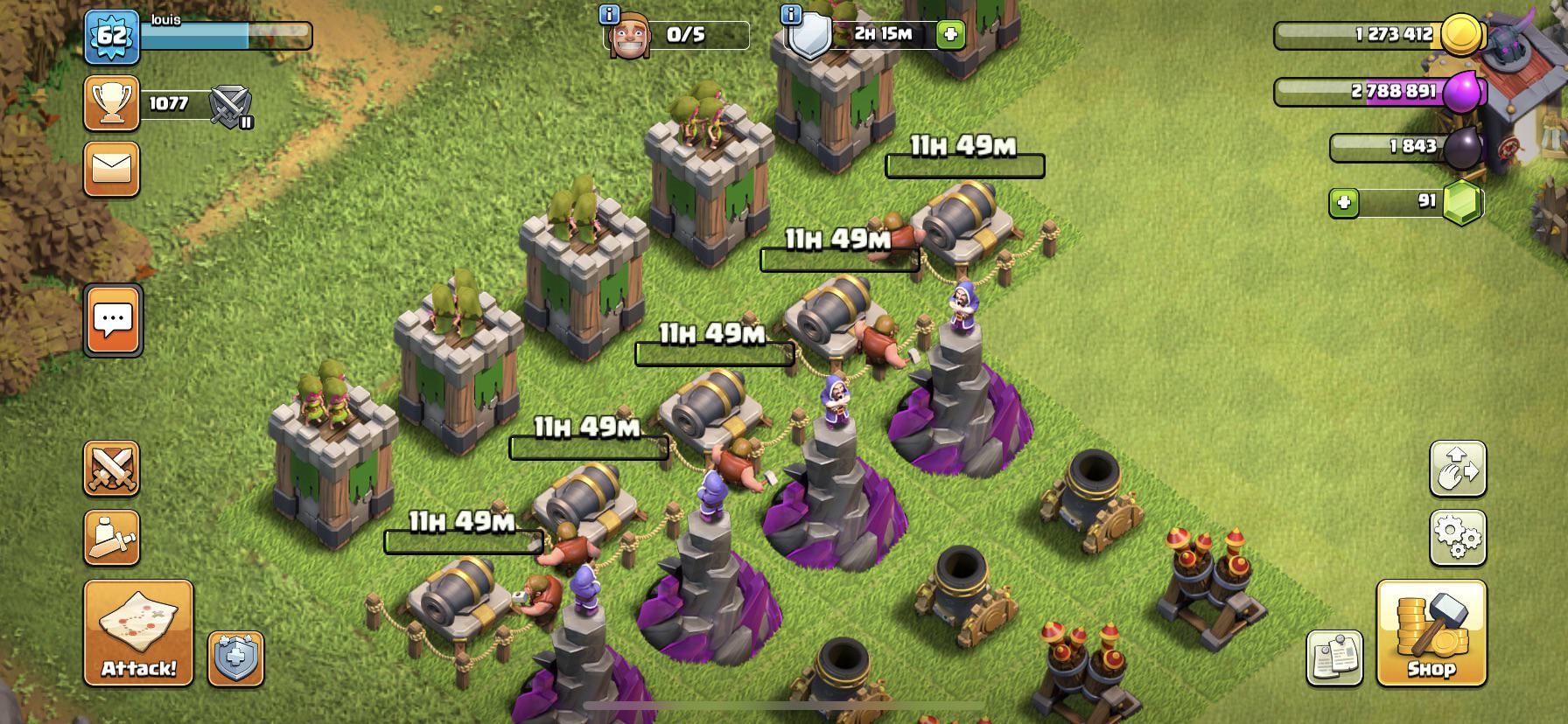Click the blue shield button beside Attack

click(235, 658)
